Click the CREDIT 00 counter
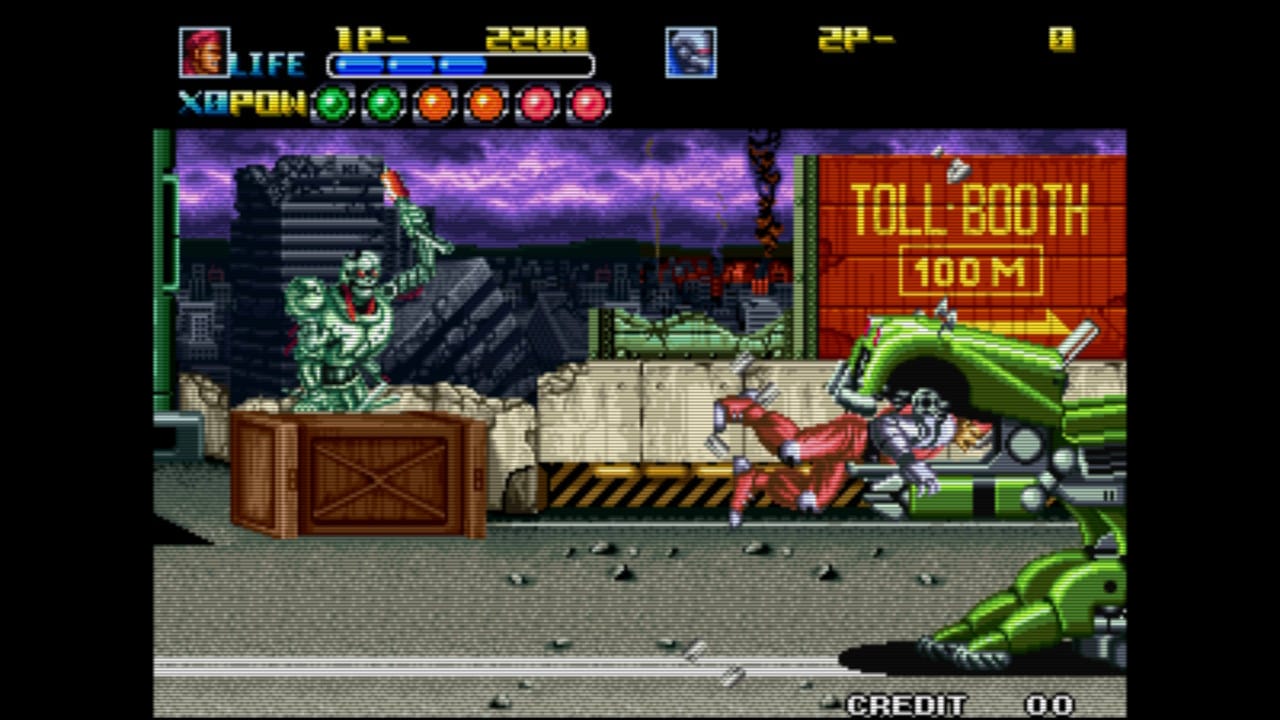1280x720 pixels. [960, 700]
